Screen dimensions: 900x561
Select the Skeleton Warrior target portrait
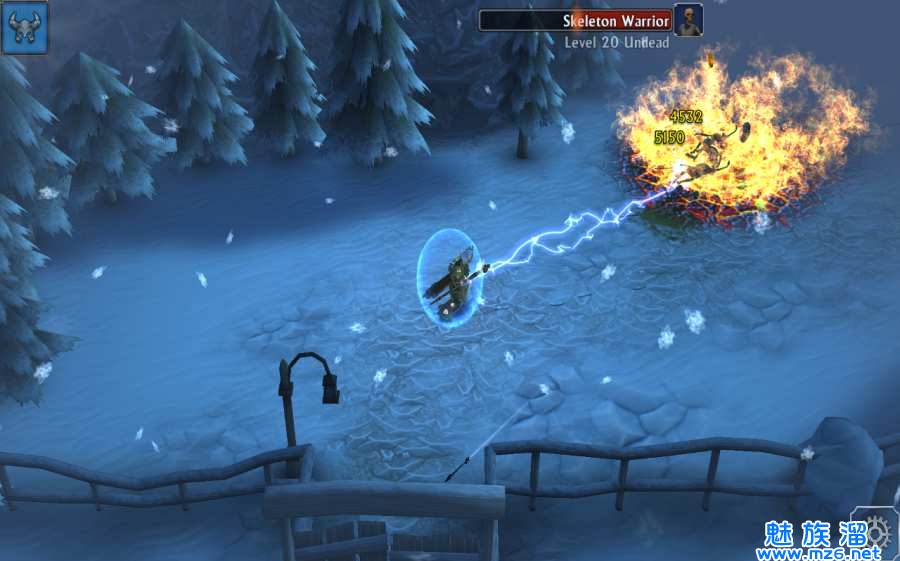688,20
